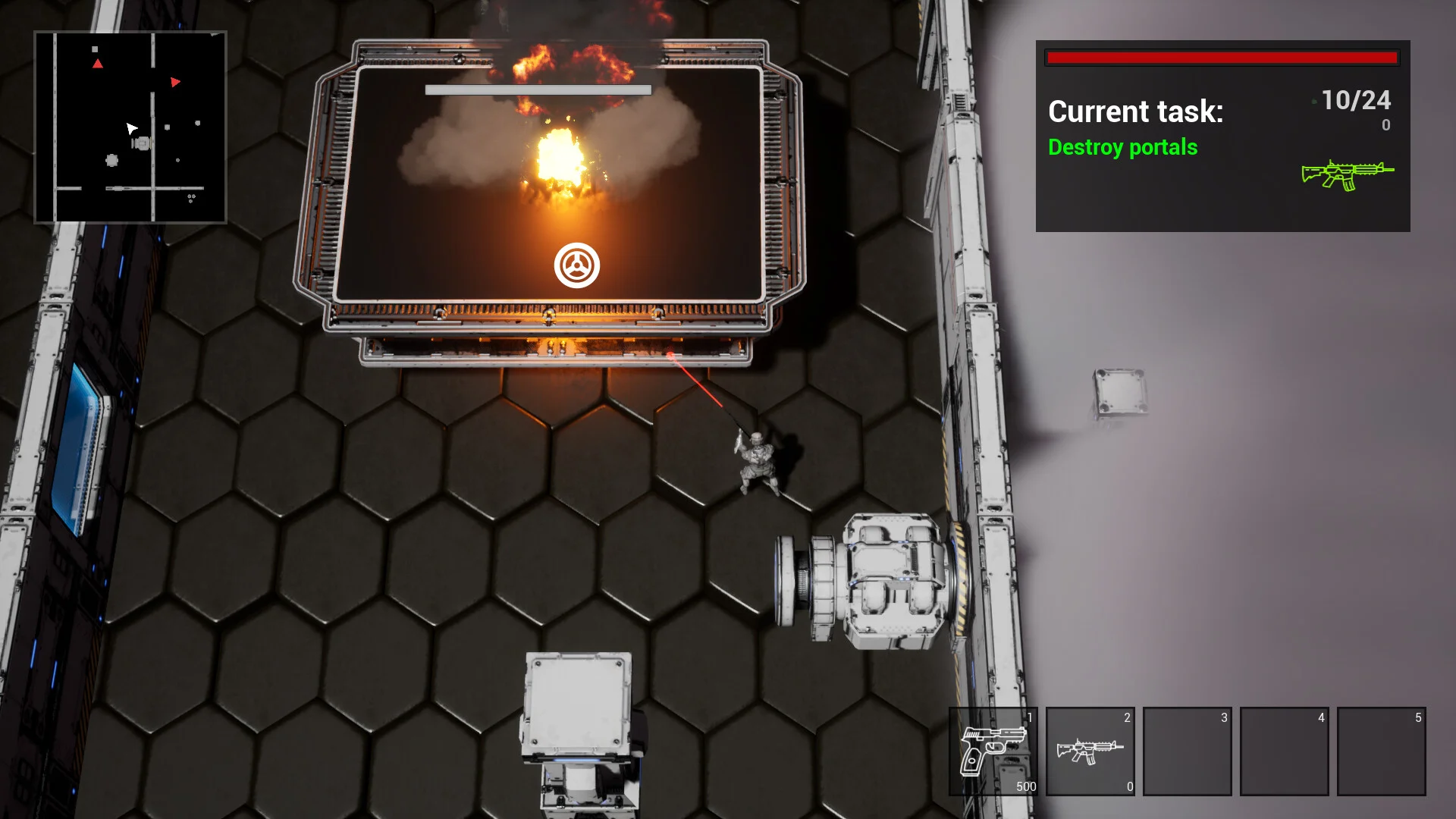The width and height of the screenshot is (1456, 819).
Task: Select the assault rifle hotbar slot
Action: click(x=1090, y=751)
